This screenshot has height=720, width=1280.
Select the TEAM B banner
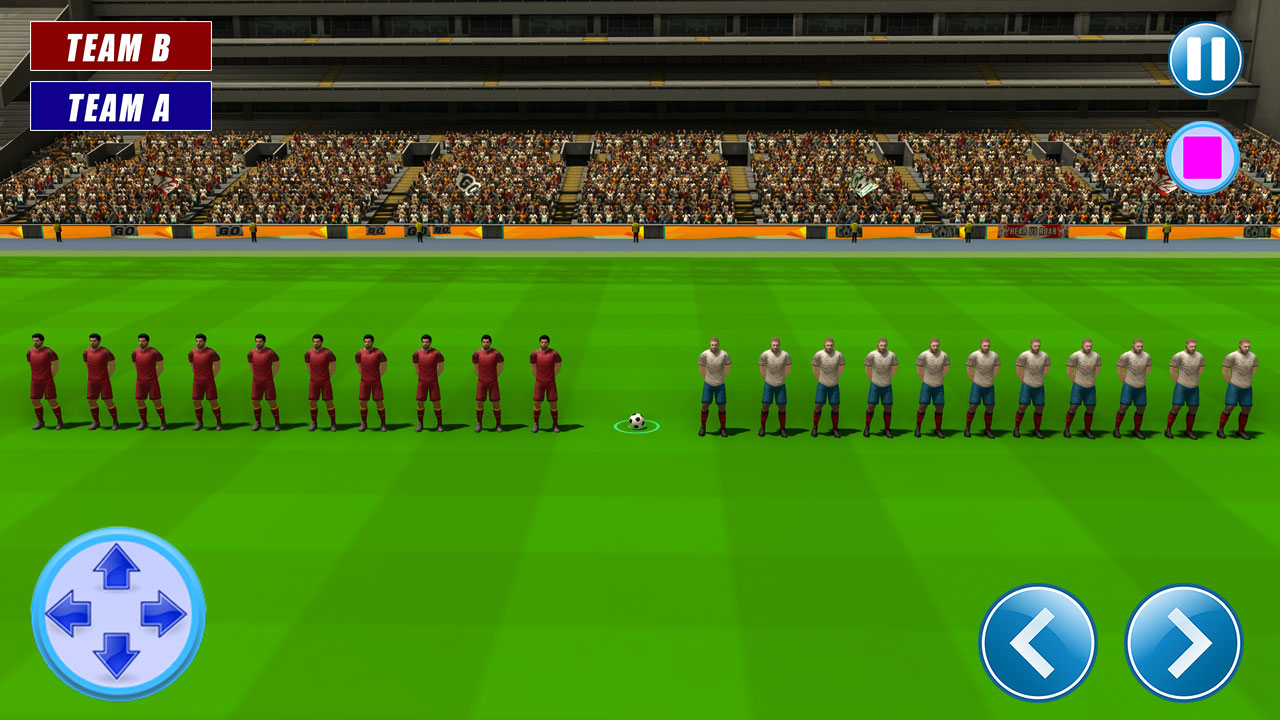tap(122, 46)
